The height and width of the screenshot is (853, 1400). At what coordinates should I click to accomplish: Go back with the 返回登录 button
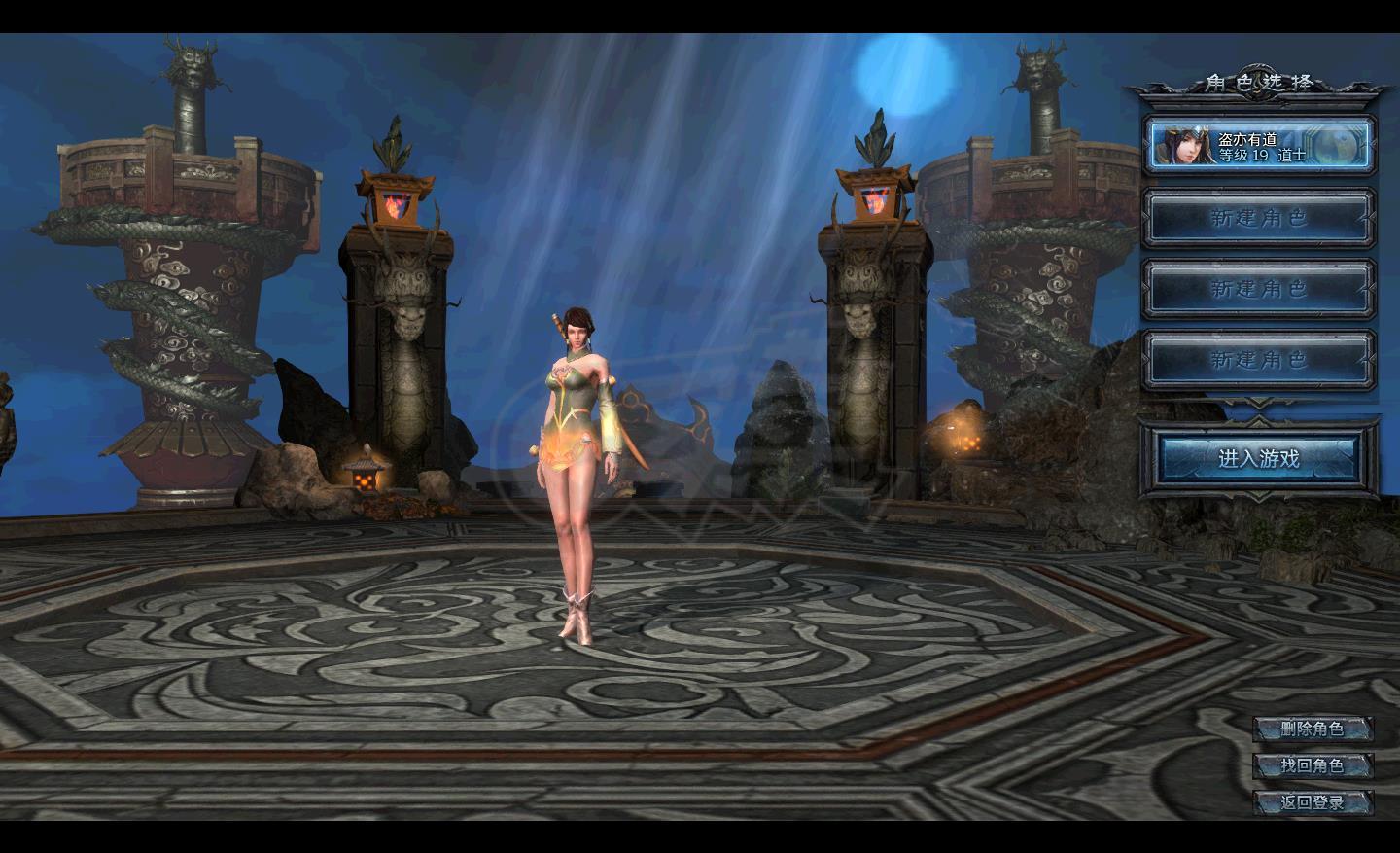[1312, 802]
